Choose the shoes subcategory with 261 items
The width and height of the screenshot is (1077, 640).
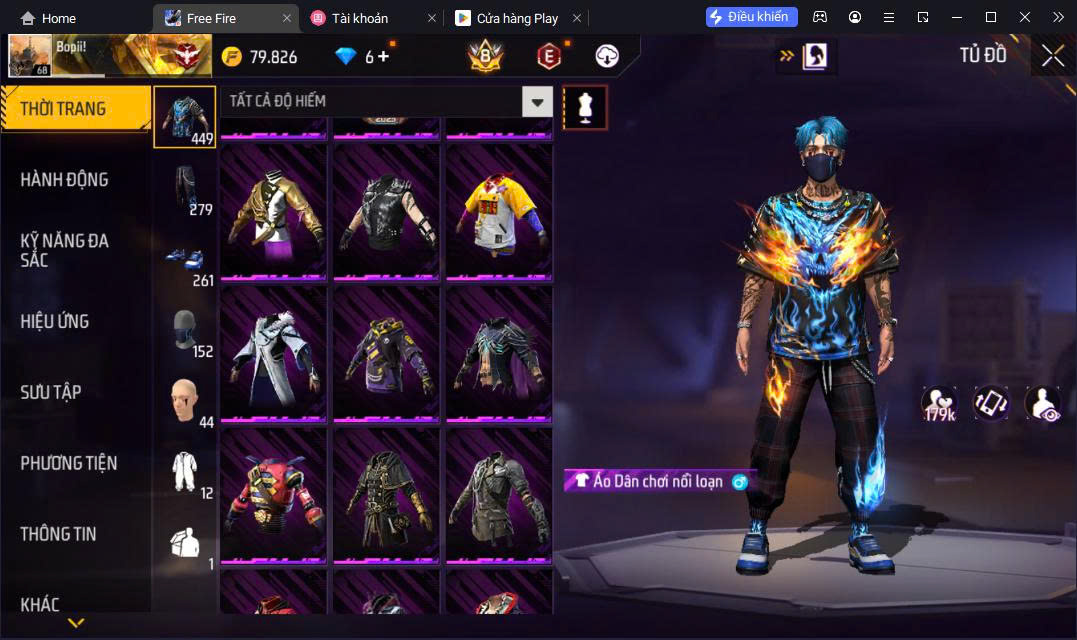(x=185, y=262)
